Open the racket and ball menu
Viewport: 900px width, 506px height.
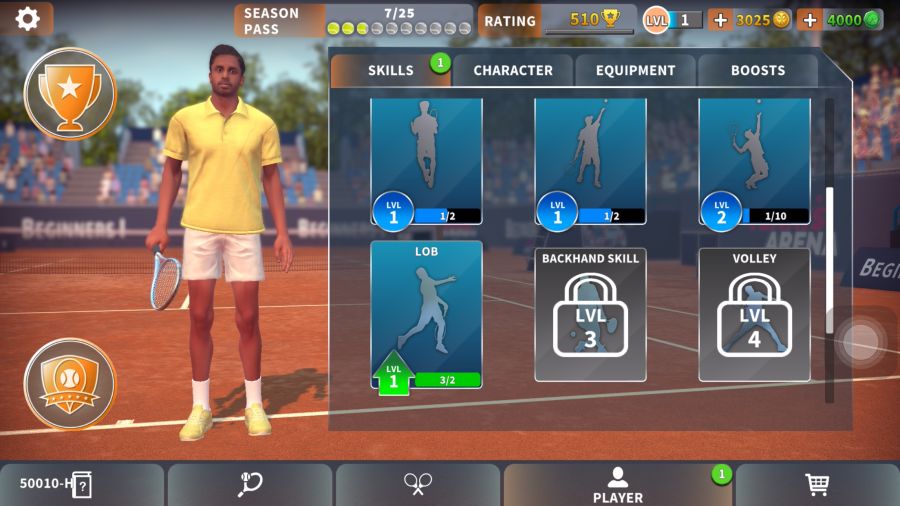[249, 485]
